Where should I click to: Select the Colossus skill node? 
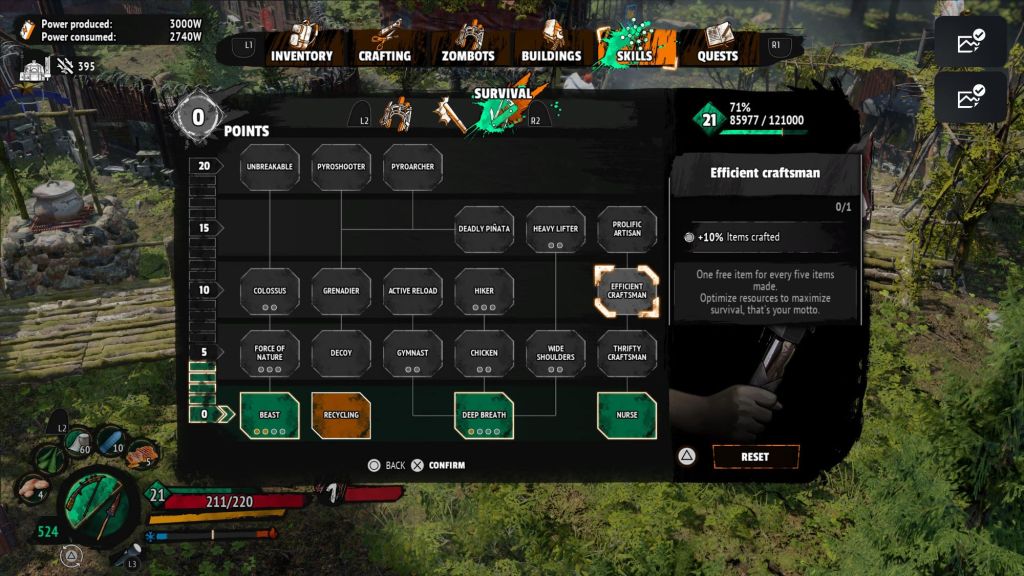coord(270,291)
